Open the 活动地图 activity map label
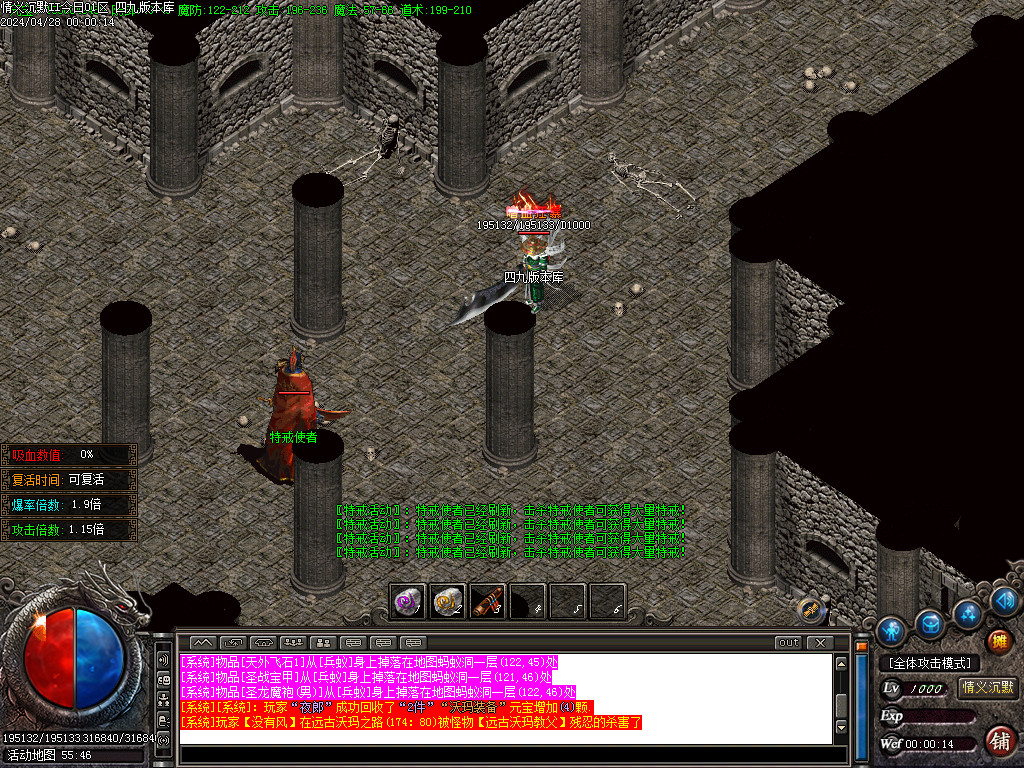 [48, 756]
